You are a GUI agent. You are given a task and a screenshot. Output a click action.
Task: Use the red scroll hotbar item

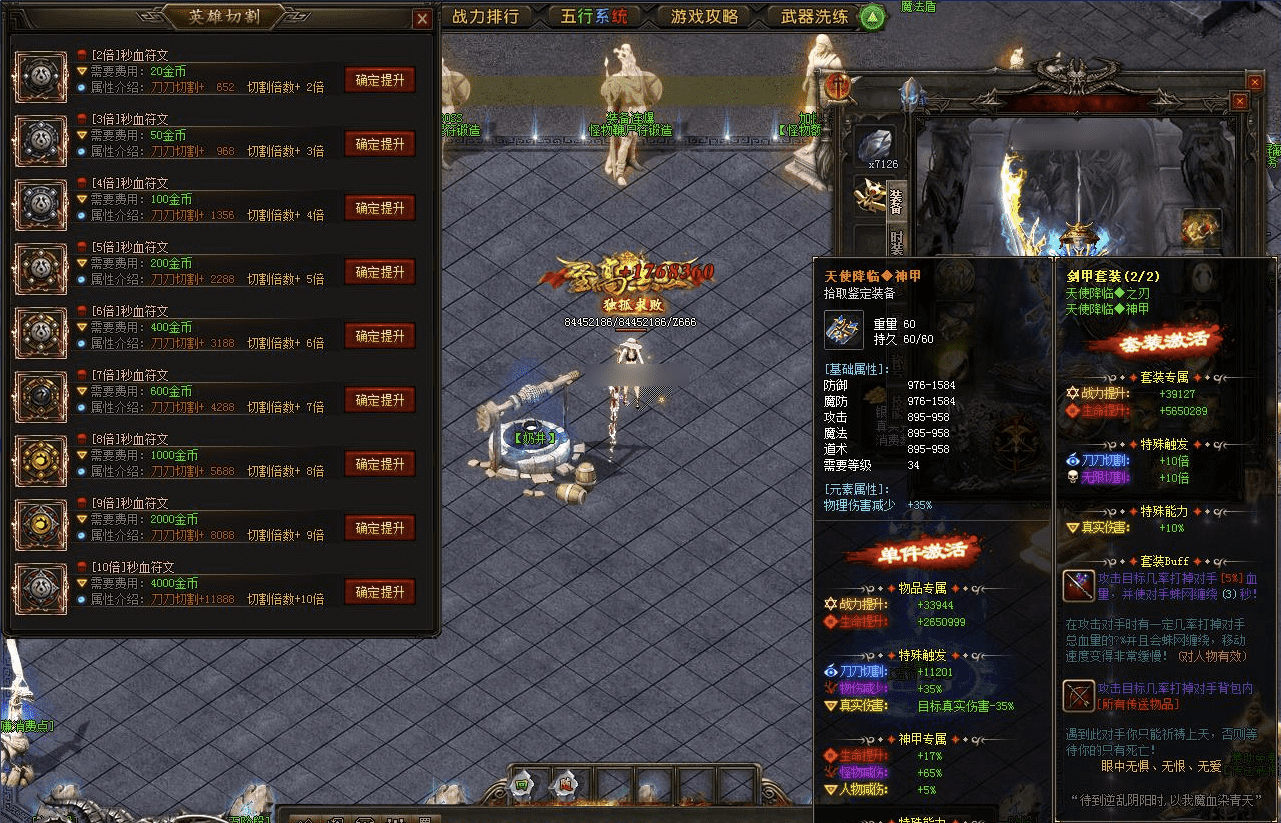tap(564, 785)
